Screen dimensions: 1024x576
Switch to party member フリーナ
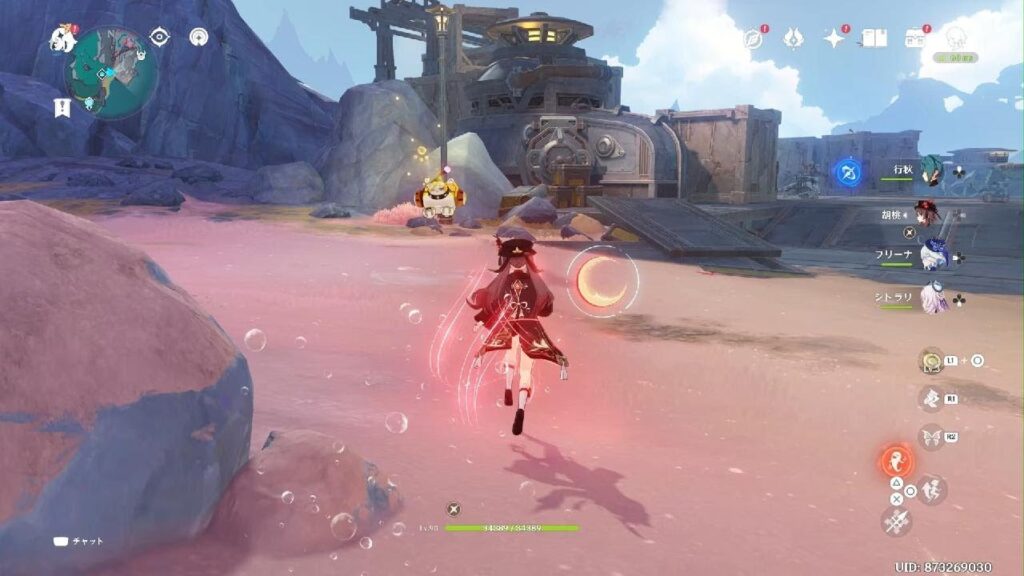933,256
